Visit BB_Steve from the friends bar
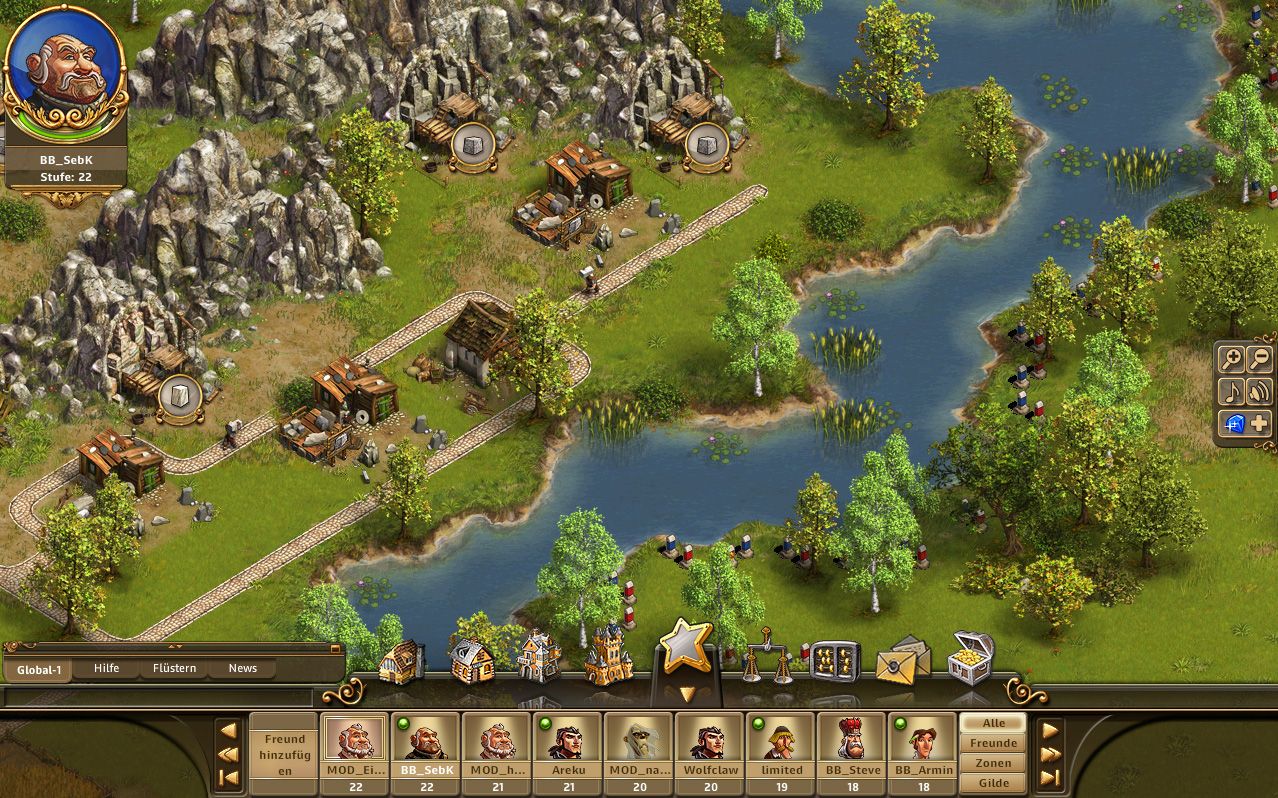The width and height of the screenshot is (1278, 798). pos(851,745)
